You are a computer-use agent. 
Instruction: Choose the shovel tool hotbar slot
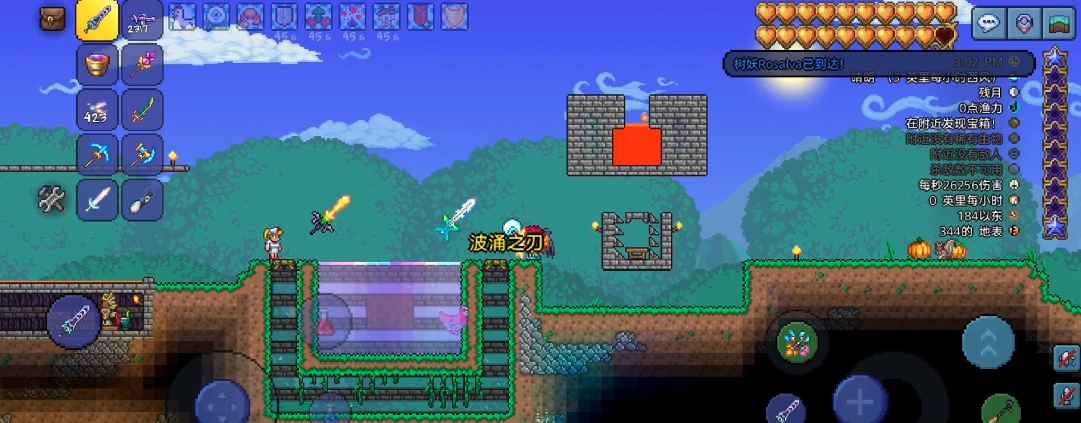(x=142, y=200)
